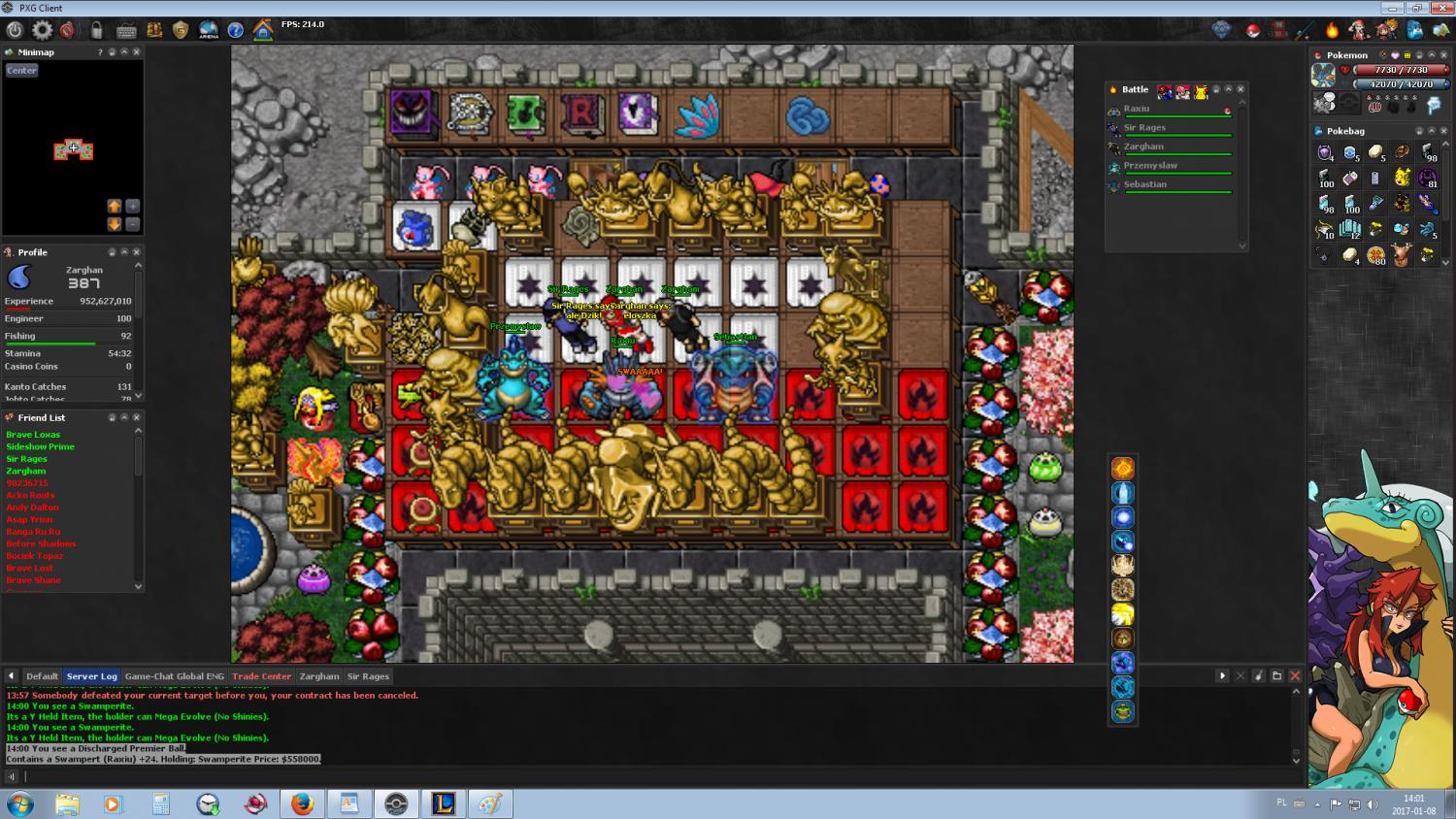Switch to Game-Chat Global ENG tab

pyautogui.click(x=174, y=676)
